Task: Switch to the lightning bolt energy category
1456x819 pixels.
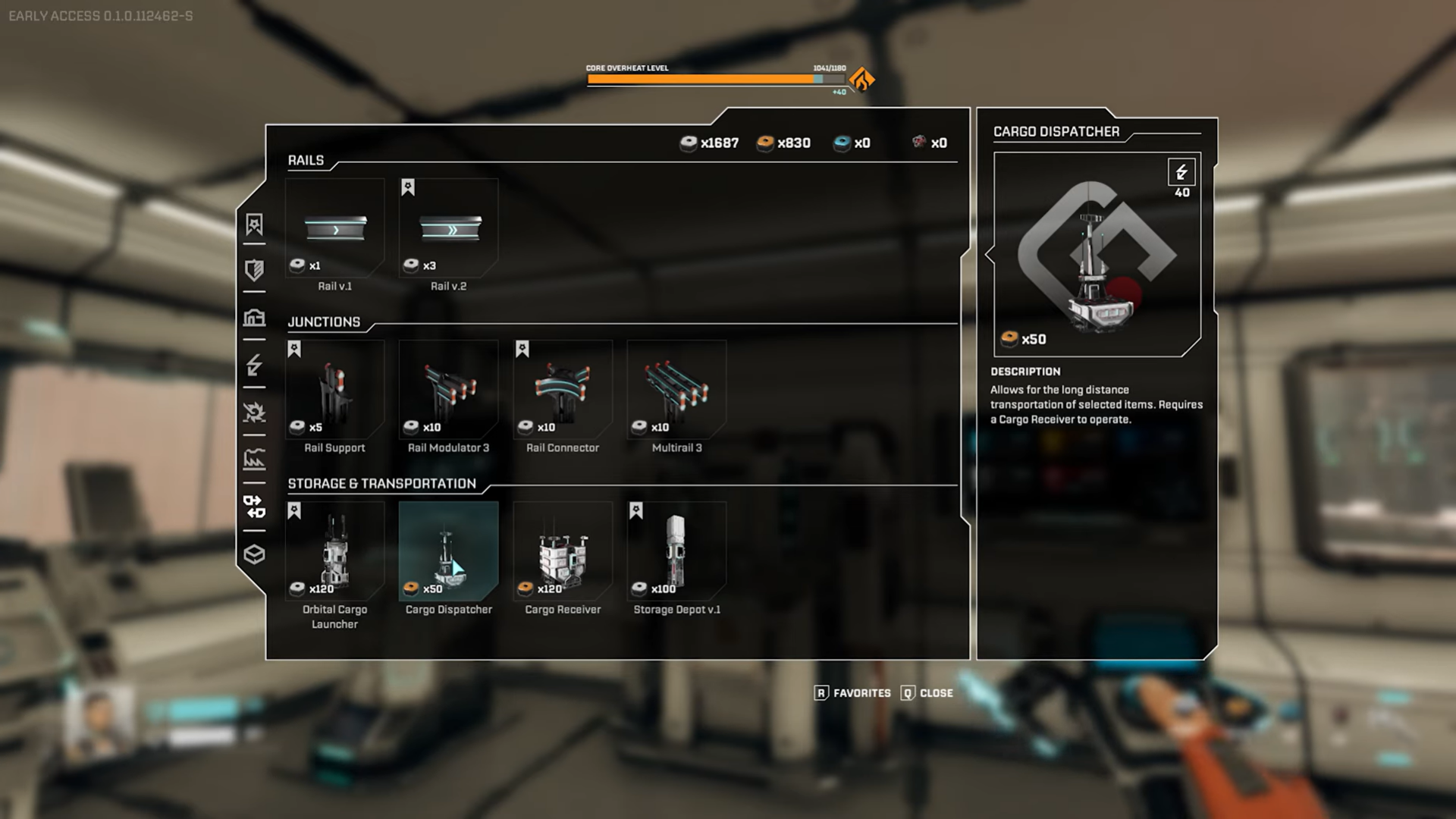Action: pos(254,365)
